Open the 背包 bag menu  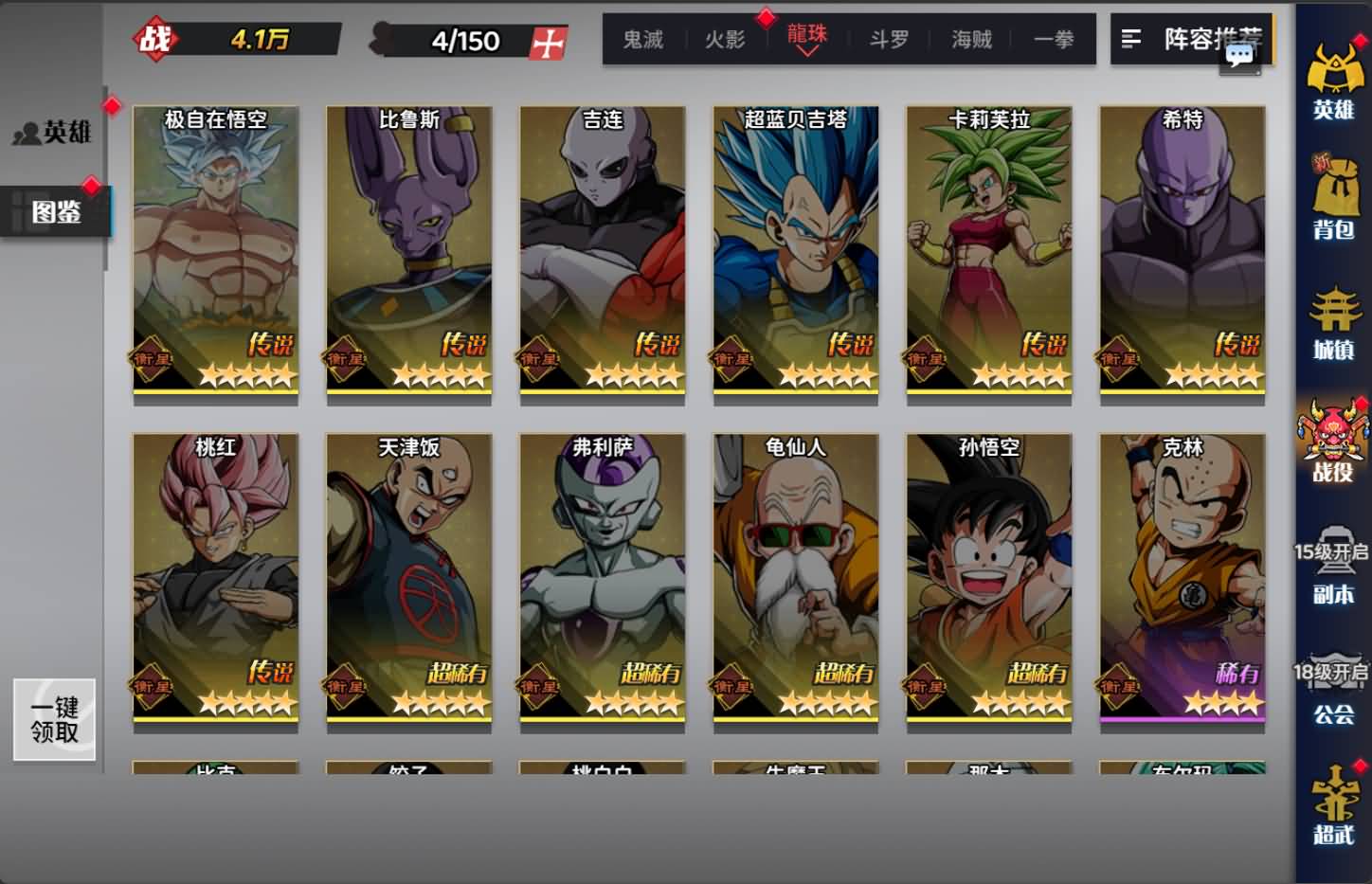1333,198
